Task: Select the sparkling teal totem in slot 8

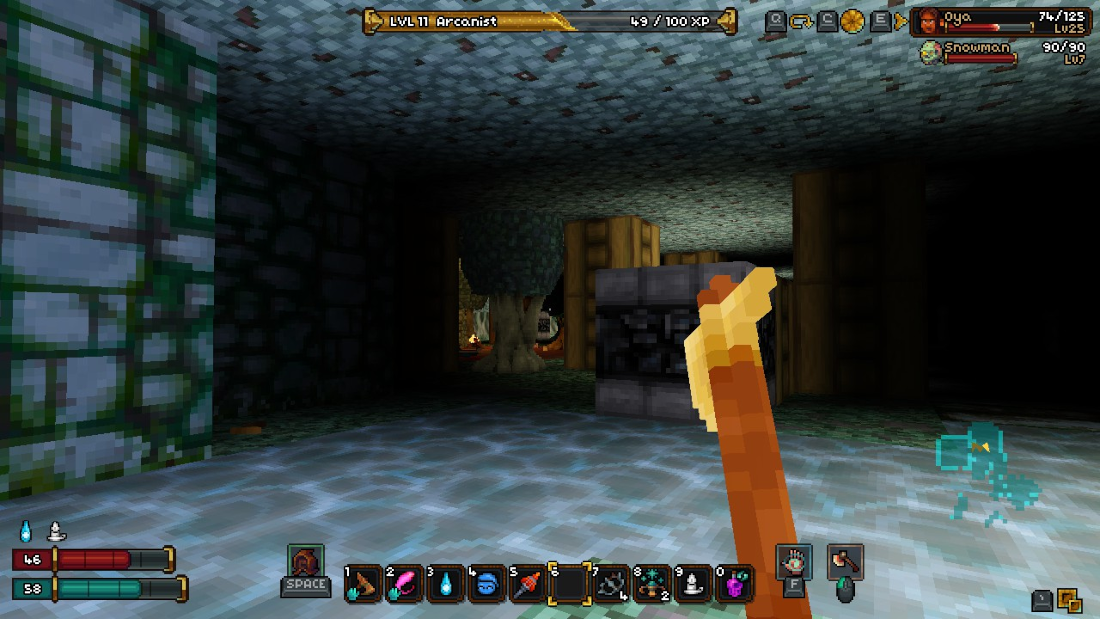Action: tap(651, 584)
